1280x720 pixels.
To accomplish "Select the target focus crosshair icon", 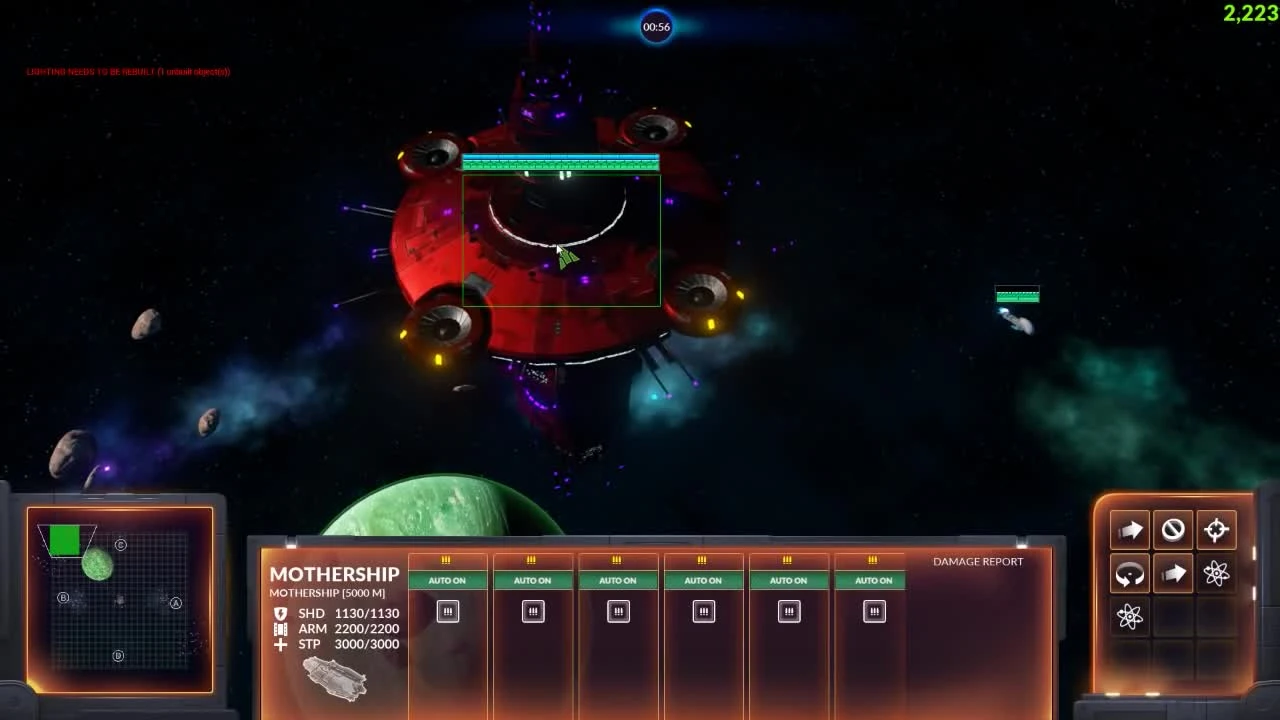I will 1216,530.
